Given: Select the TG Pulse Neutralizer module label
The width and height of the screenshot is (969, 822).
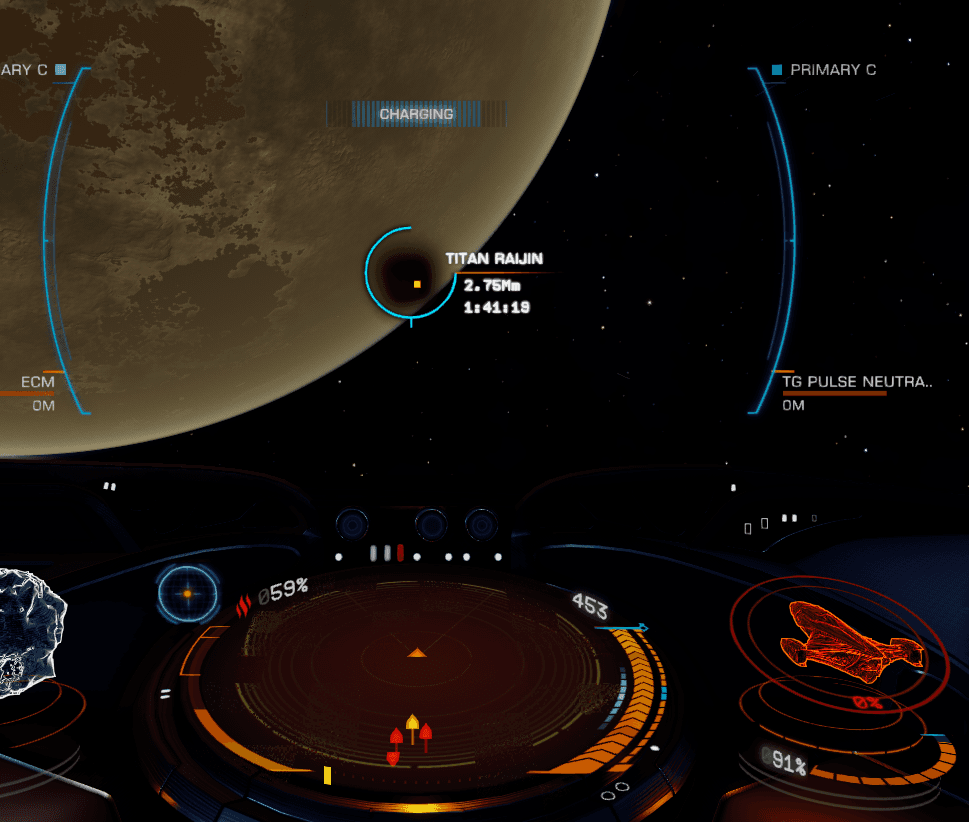Looking at the screenshot, I should click(857, 381).
